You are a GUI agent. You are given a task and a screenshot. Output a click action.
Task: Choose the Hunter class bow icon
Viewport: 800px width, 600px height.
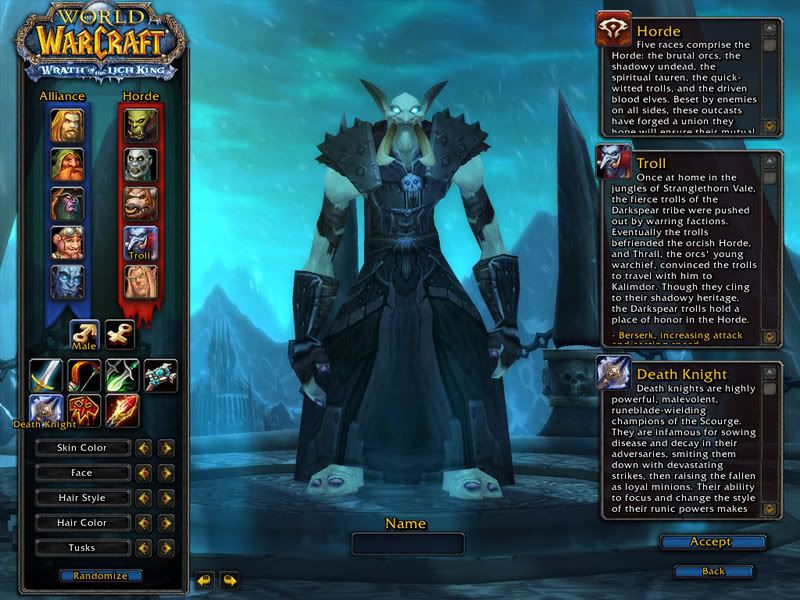coord(84,375)
